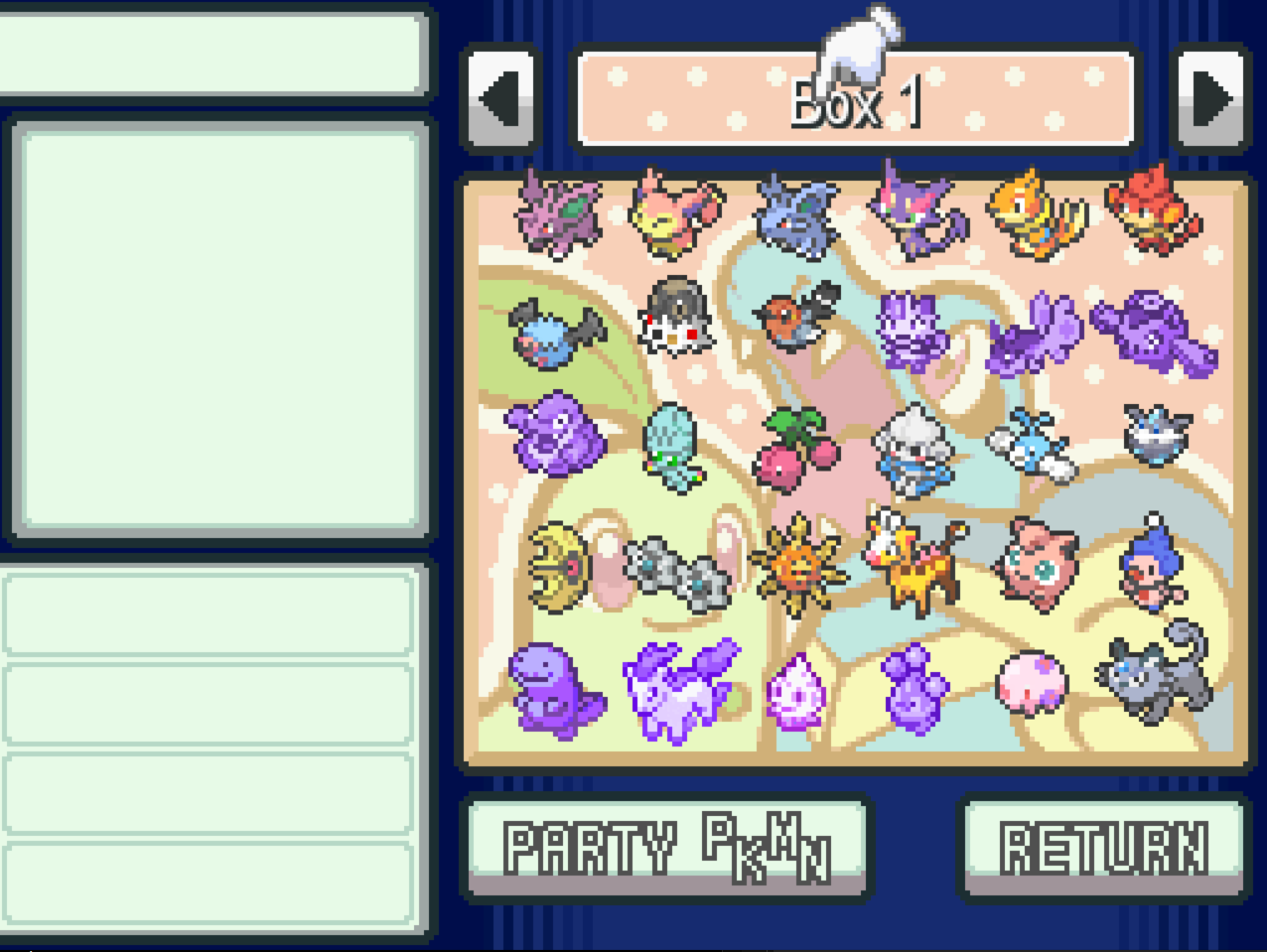Image resolution: width=1267 pixels, height=952 pixels.
Task: Choose the pink Jigglypuff
Action: pos(1036,563)
